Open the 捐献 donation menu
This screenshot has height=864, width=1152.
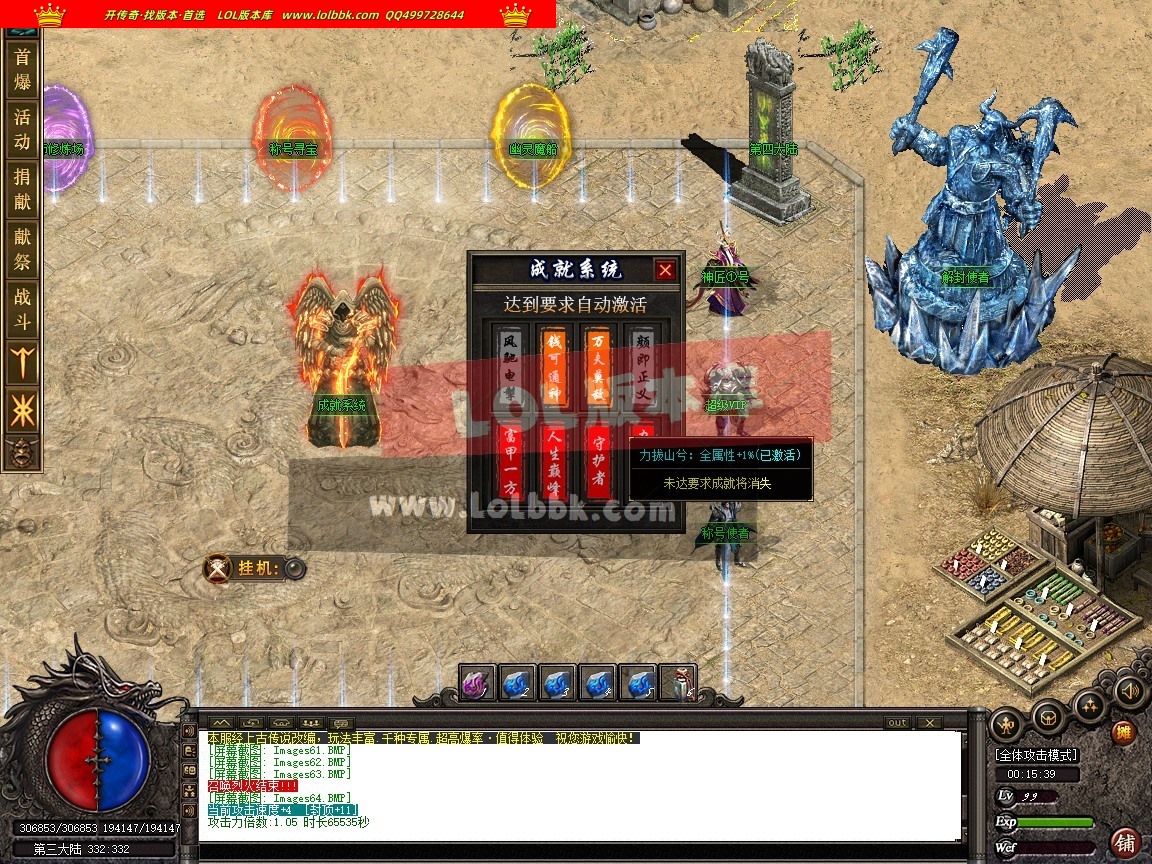point(22,189)
